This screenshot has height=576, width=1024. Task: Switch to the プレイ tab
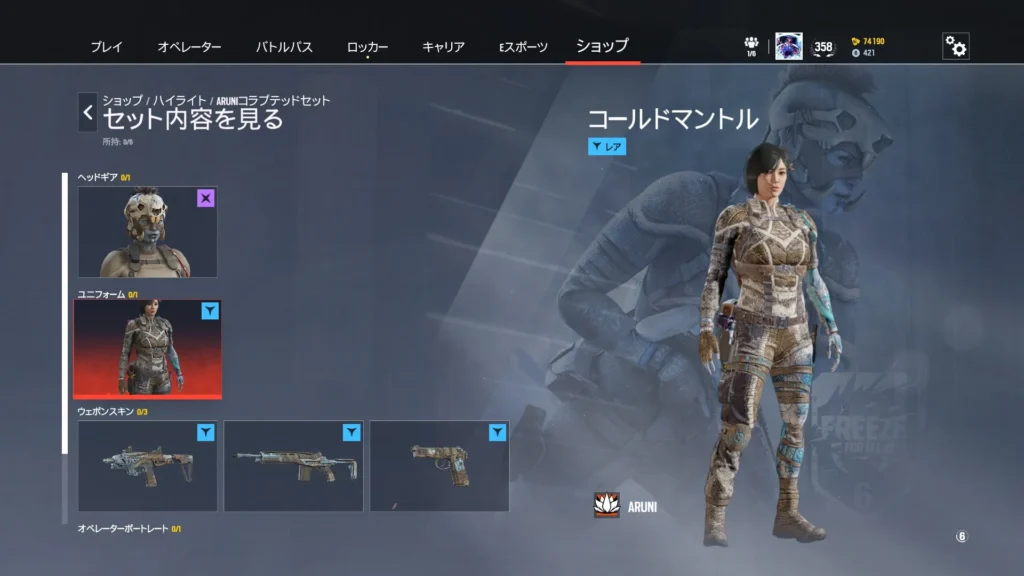106,47
